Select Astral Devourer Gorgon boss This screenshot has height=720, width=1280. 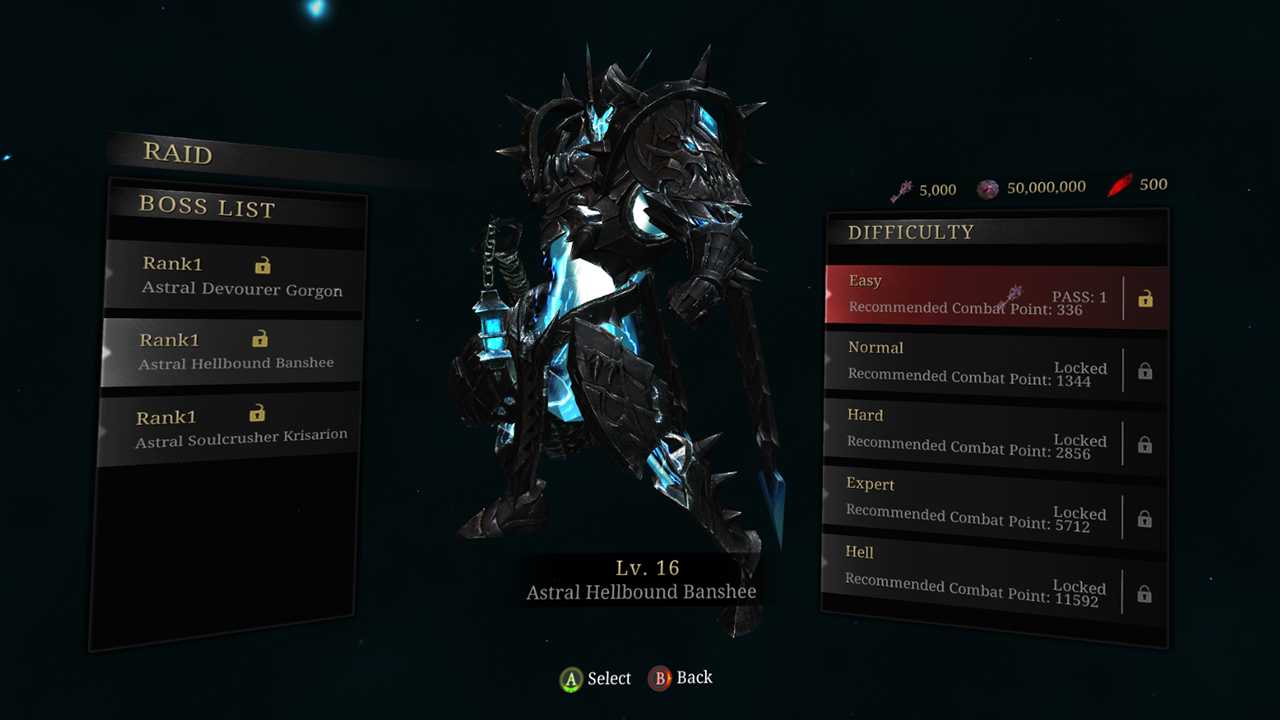(235, 277)
